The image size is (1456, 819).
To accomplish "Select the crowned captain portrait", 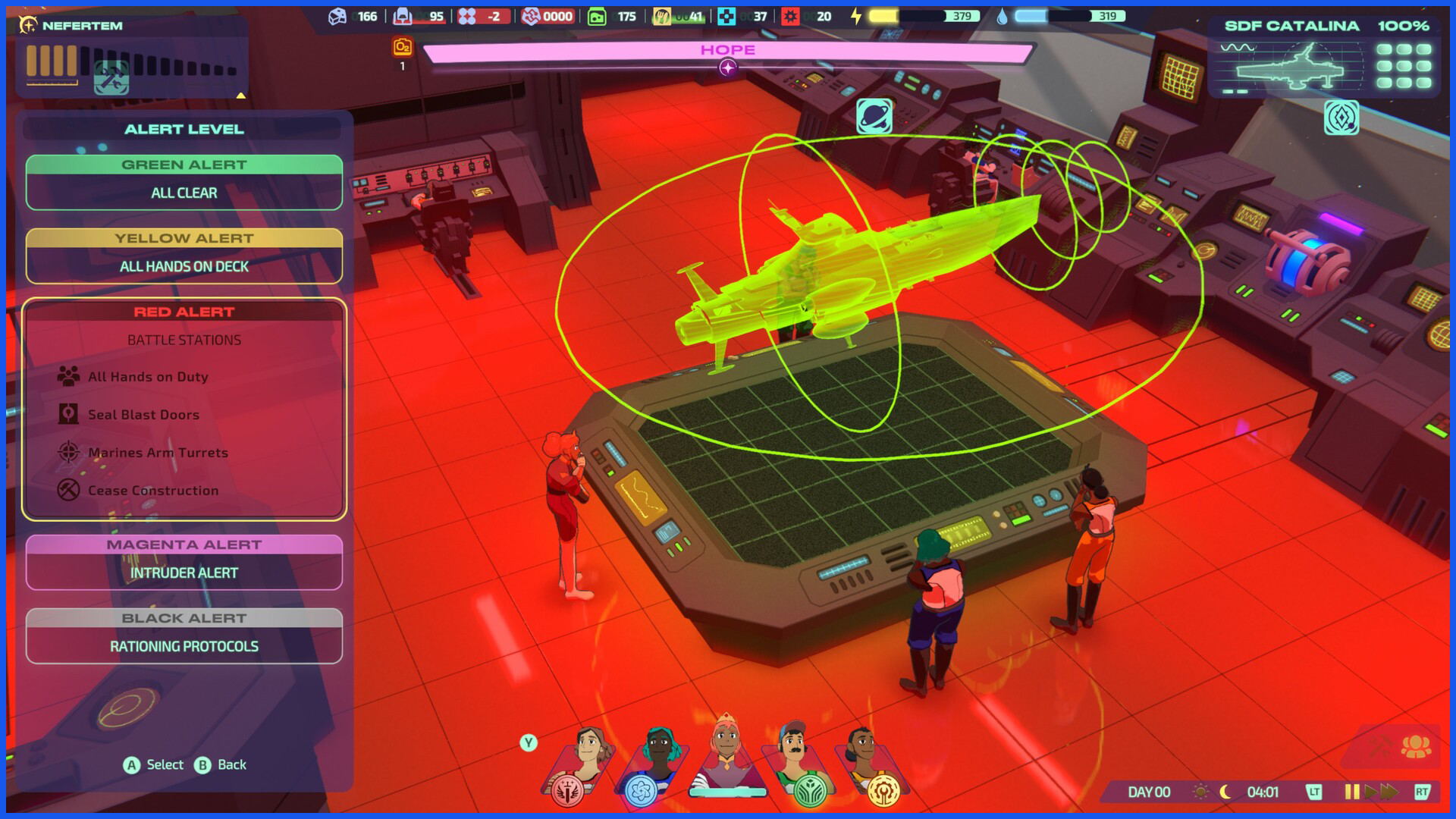I will (726, 755).
